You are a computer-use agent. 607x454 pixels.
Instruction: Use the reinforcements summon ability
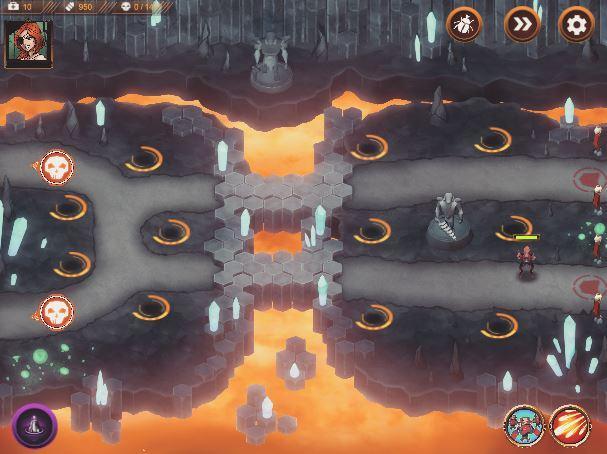(x=522, y=425)
